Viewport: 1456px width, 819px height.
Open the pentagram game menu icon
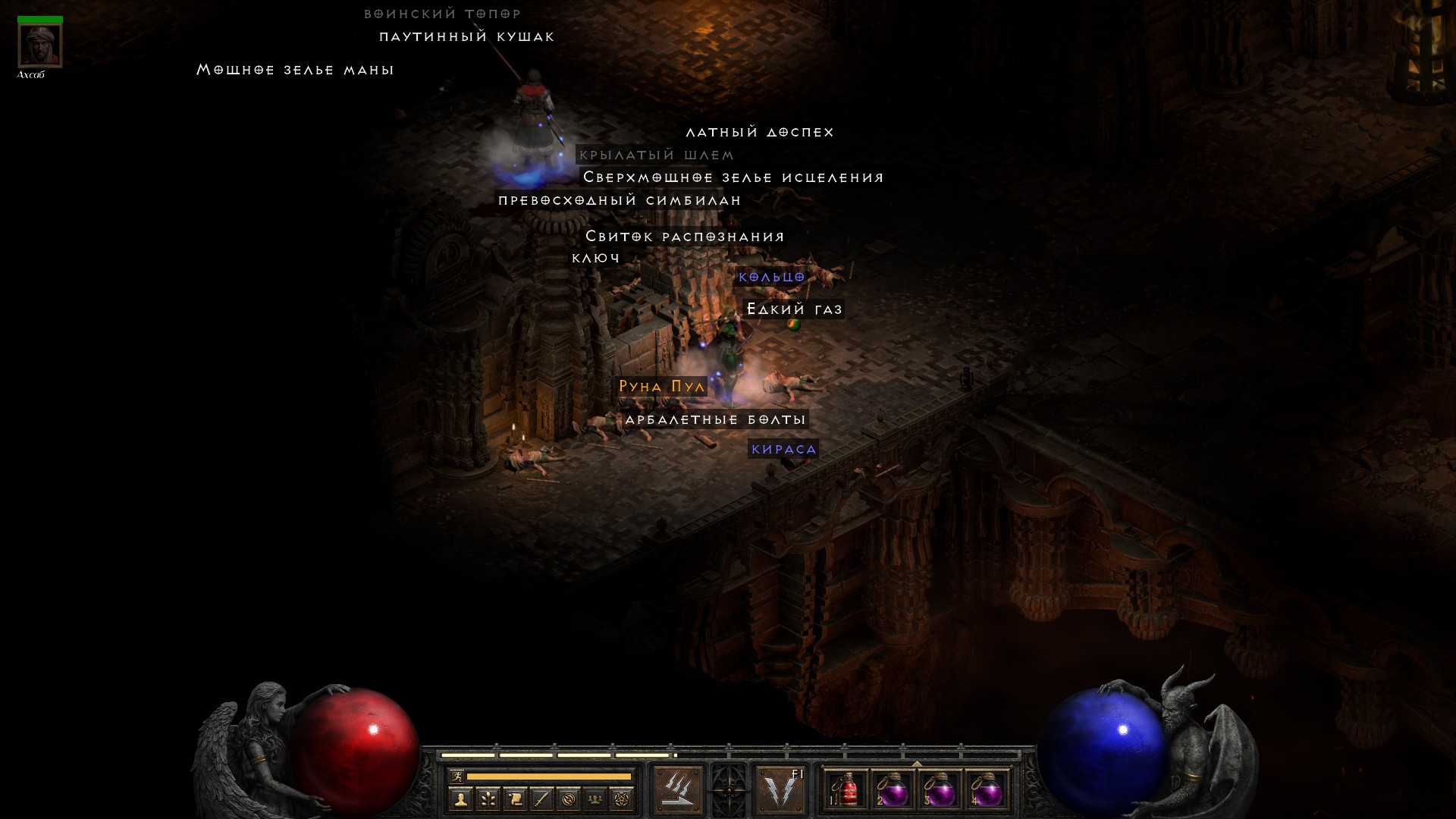[x=622, y=799]
